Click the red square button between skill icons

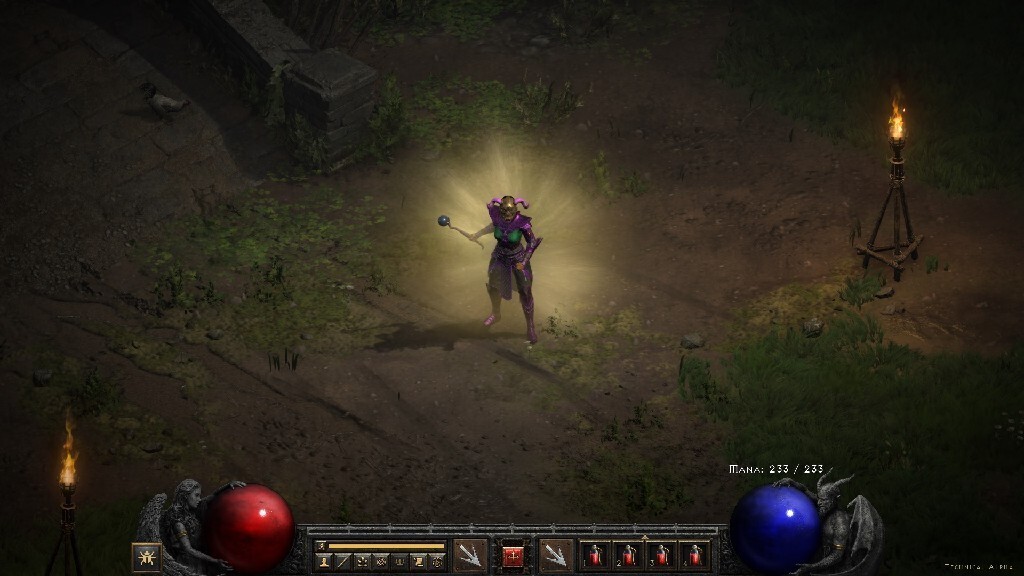512,556
